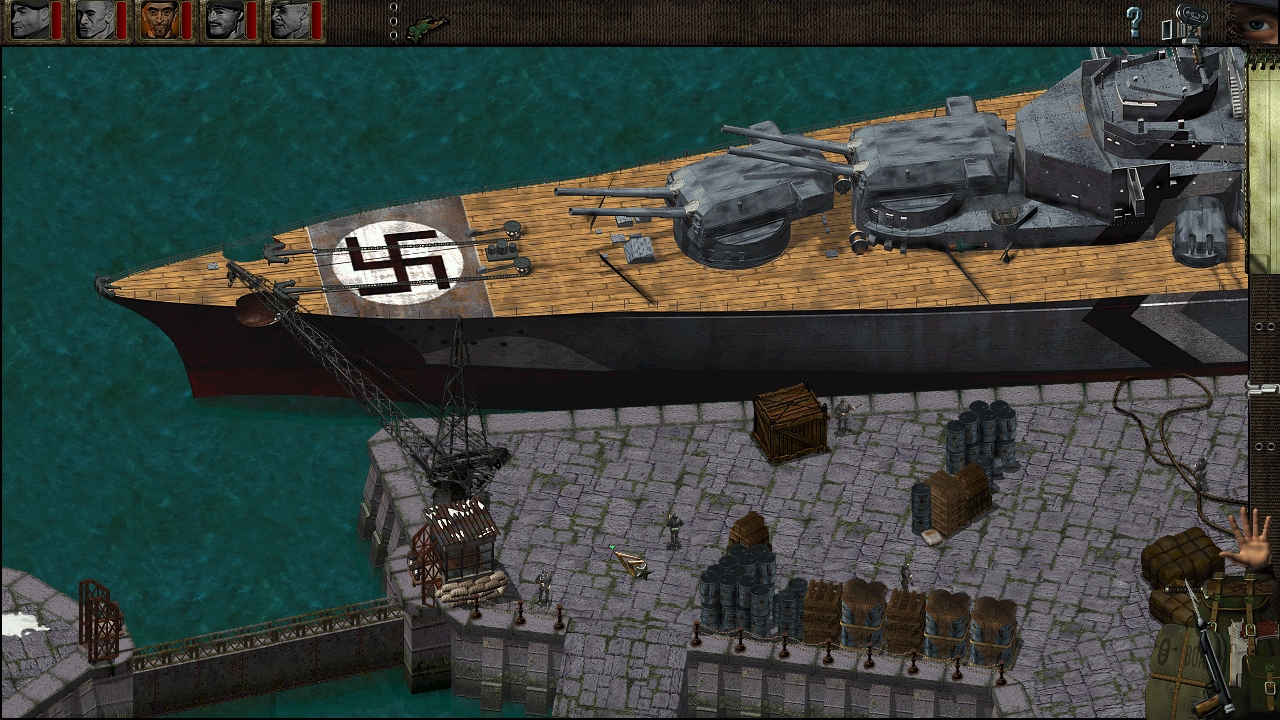The image size is (1280, 720).
Task: Pick the knife from the equipment panel
Action: click(1193, 598)
